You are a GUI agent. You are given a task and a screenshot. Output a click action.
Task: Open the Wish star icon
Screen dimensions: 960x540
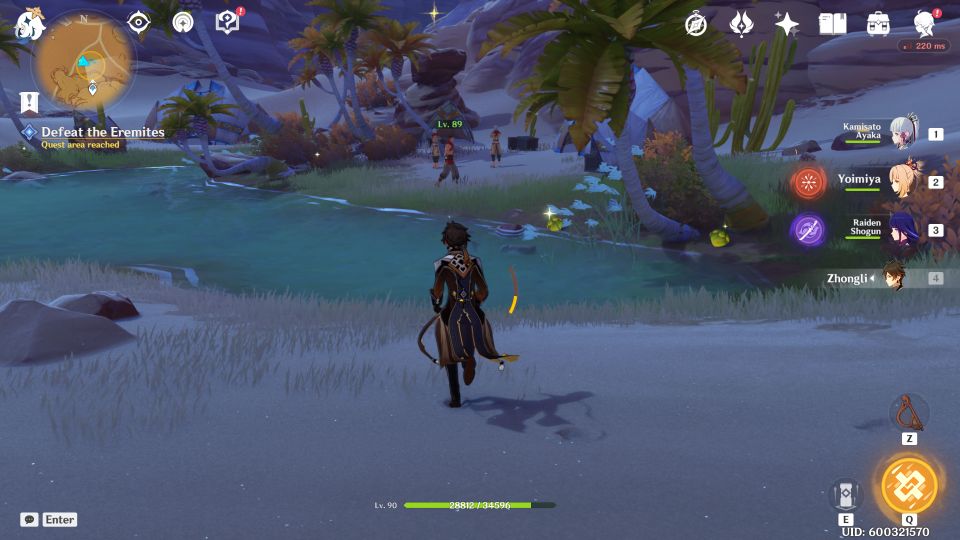pos(787,24)
